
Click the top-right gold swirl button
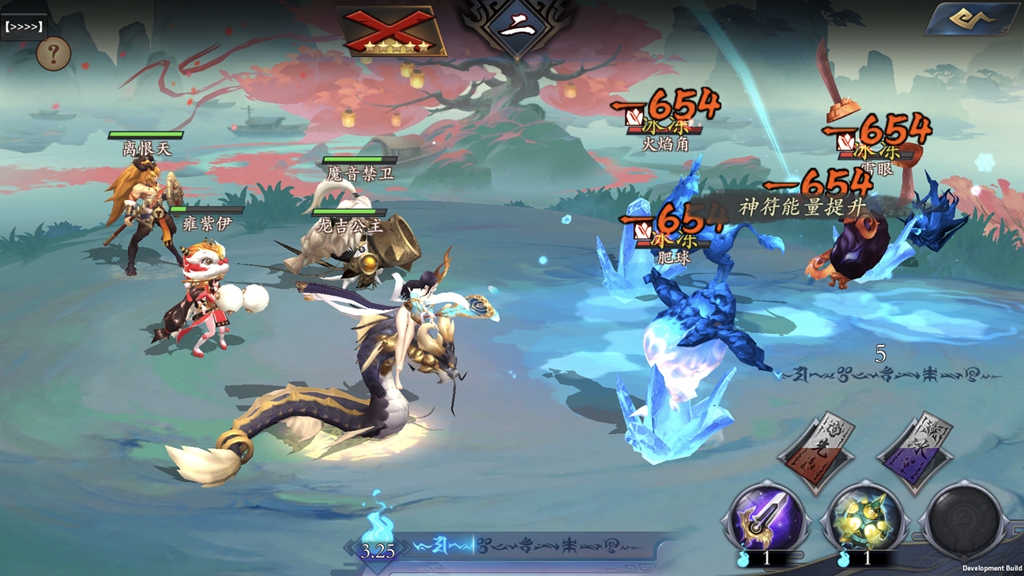coord(971,19)
